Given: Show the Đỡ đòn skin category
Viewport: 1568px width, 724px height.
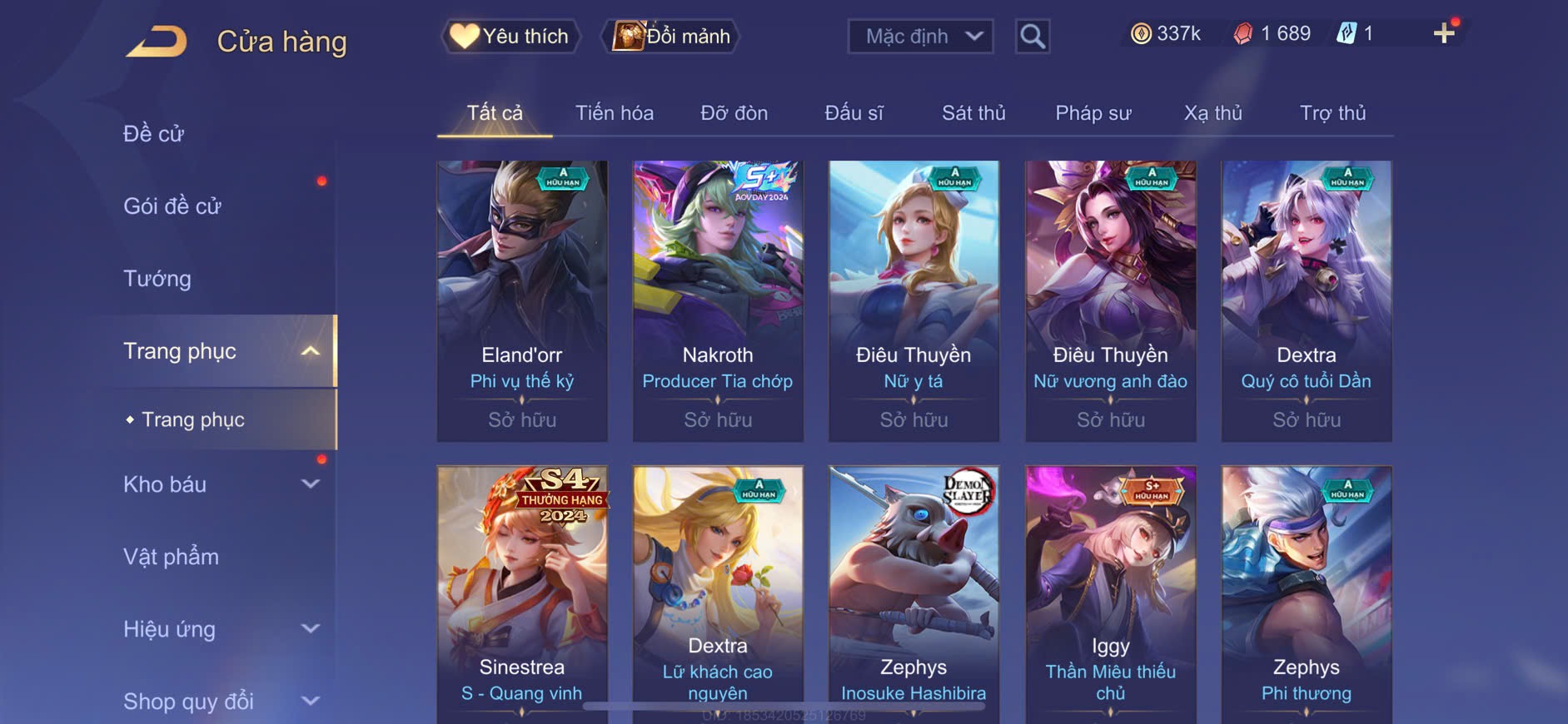Looking at the screenshot, I should (x=734, y=113).
